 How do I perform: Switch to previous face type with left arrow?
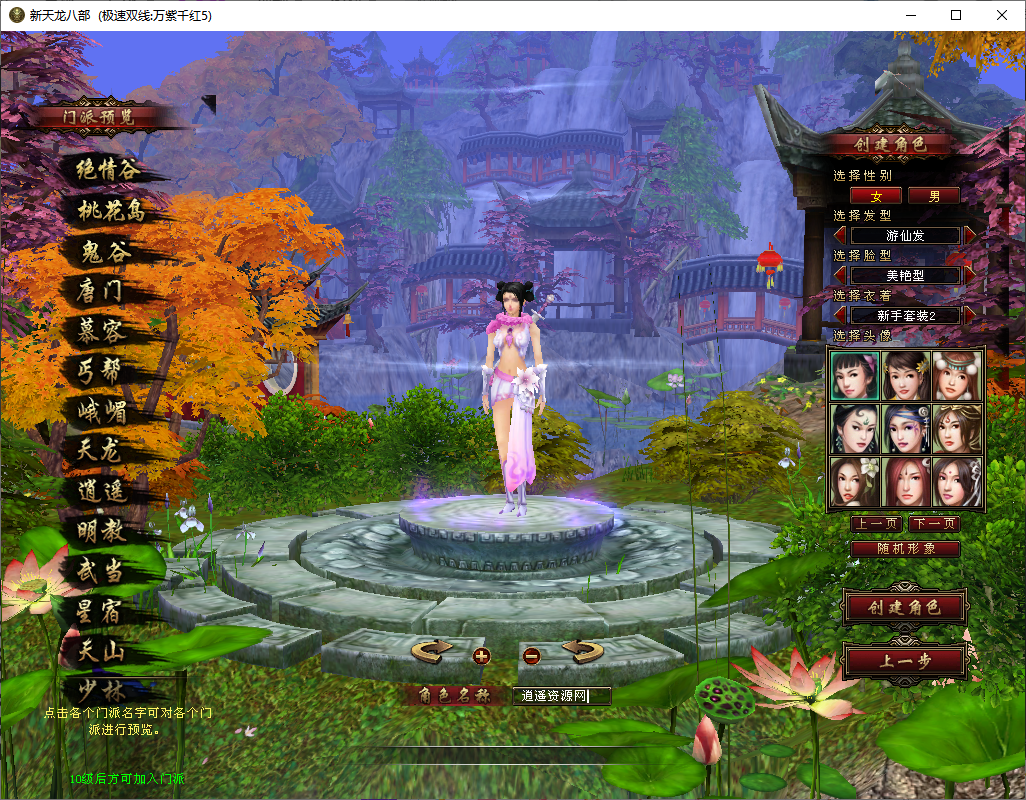(x=840, y=275)
